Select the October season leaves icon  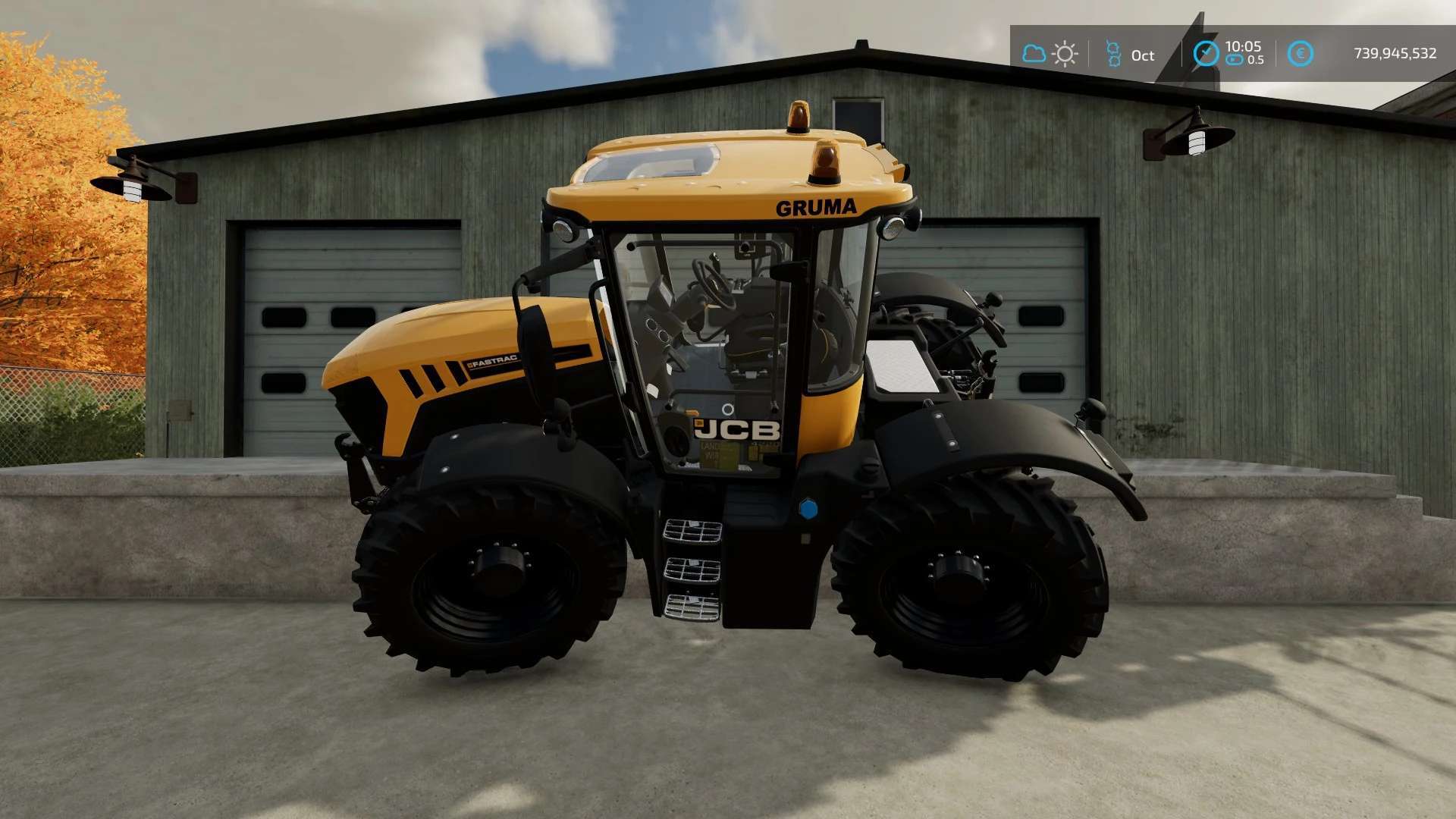(x=1113, y=54)
